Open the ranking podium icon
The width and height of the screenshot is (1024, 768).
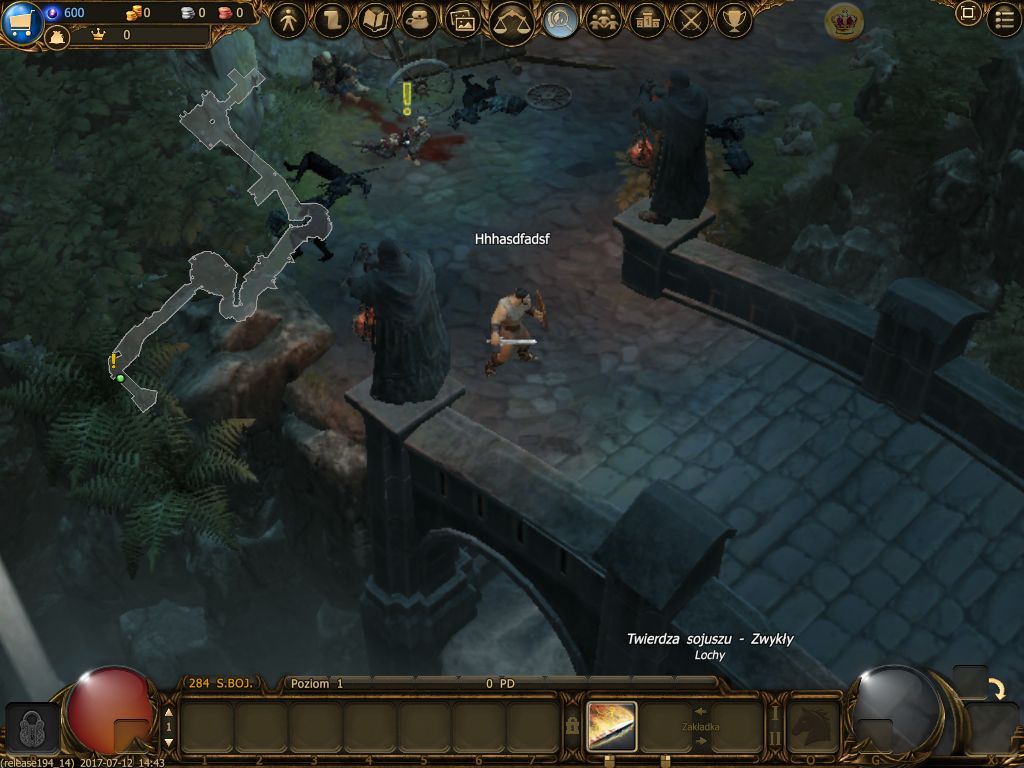click(x=647, y=20)
